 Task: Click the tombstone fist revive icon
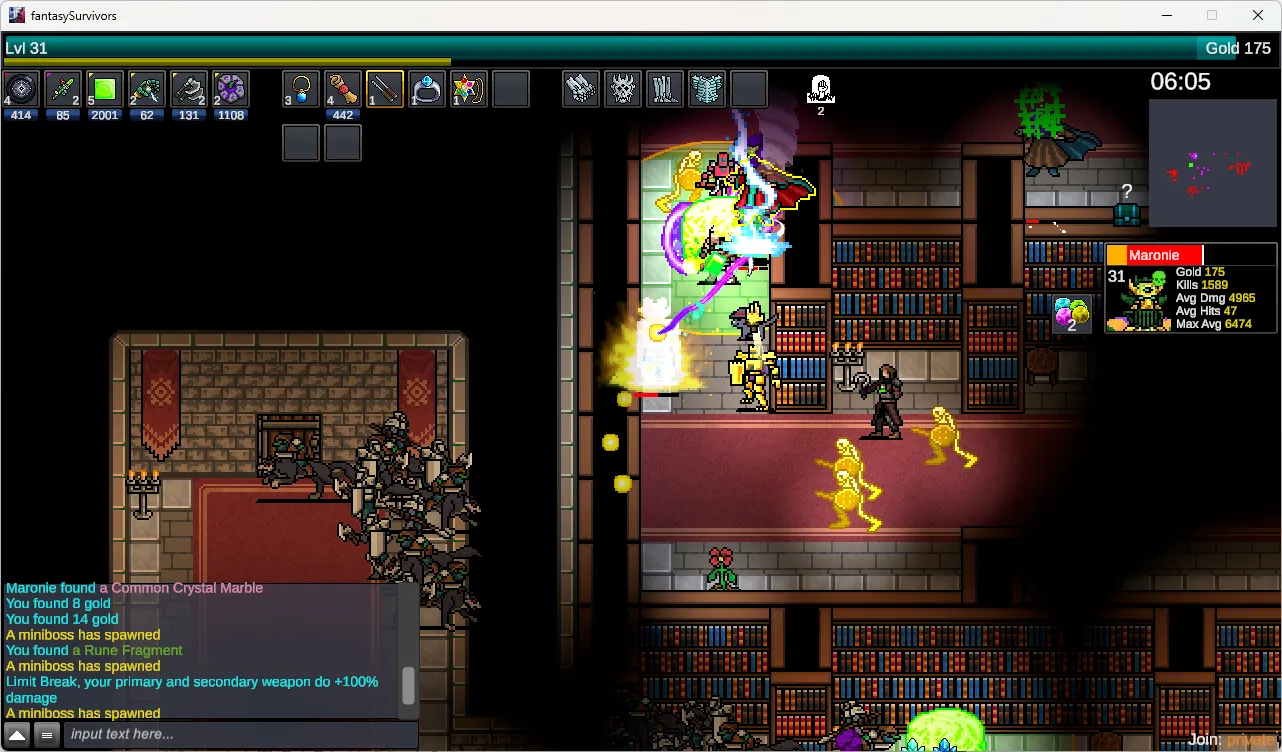pos(820,89)
